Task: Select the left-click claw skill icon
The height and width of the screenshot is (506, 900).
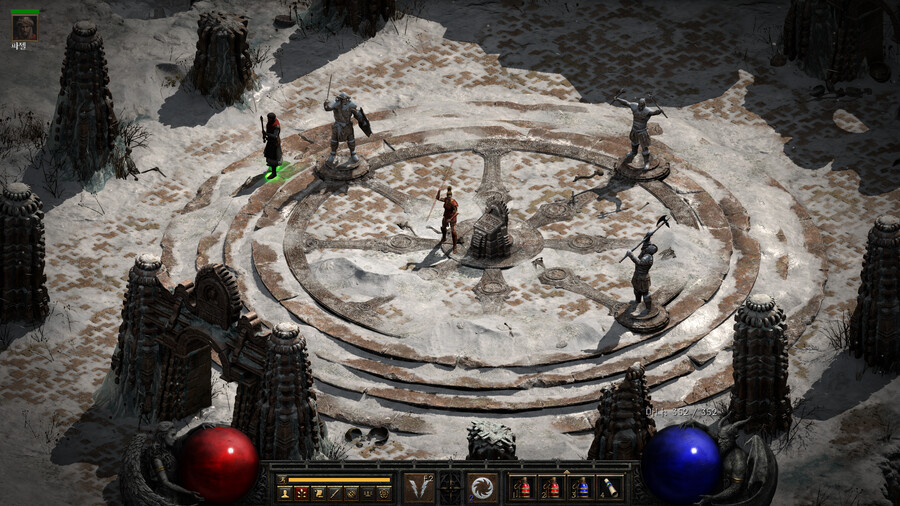Action: click(419, 488)
